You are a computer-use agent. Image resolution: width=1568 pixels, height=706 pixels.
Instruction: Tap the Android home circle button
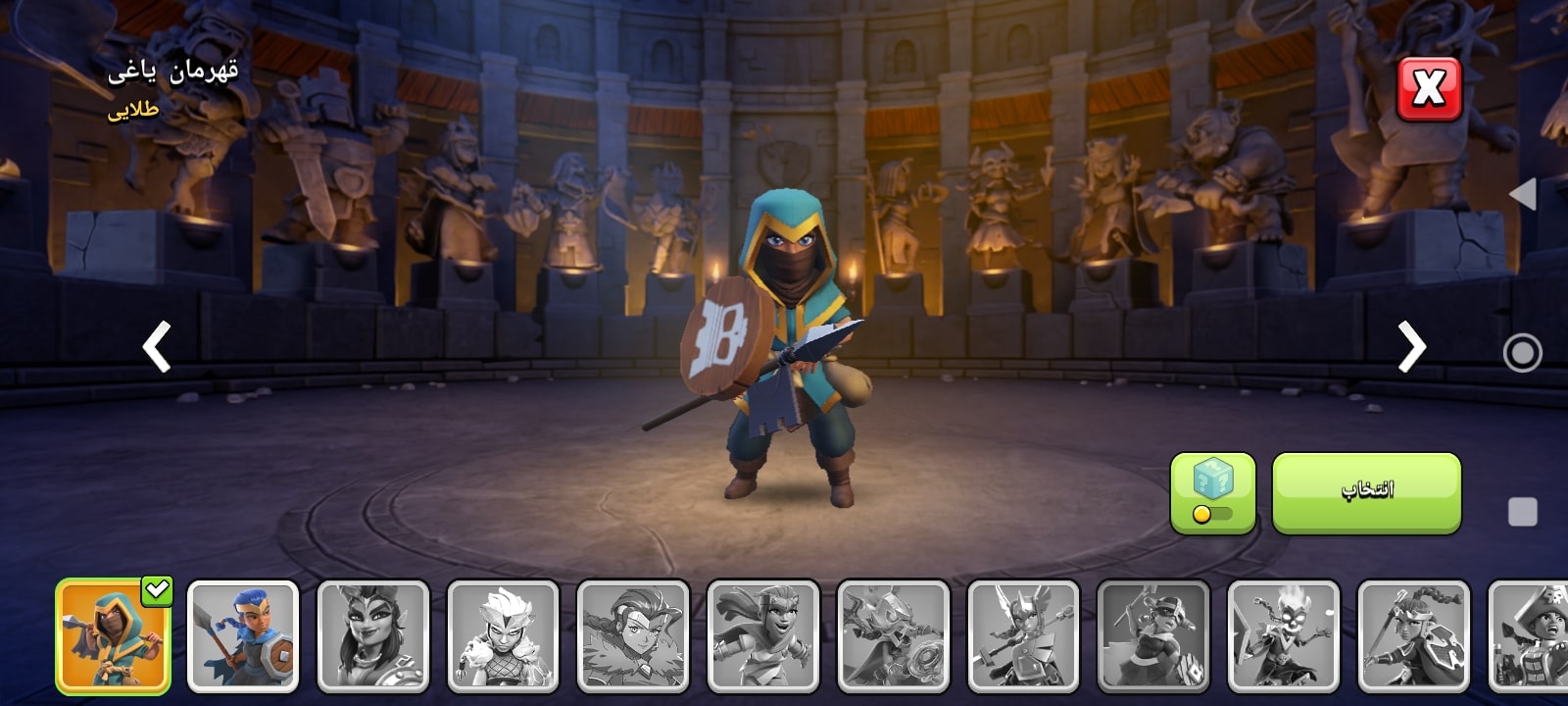pos(1522,353)
